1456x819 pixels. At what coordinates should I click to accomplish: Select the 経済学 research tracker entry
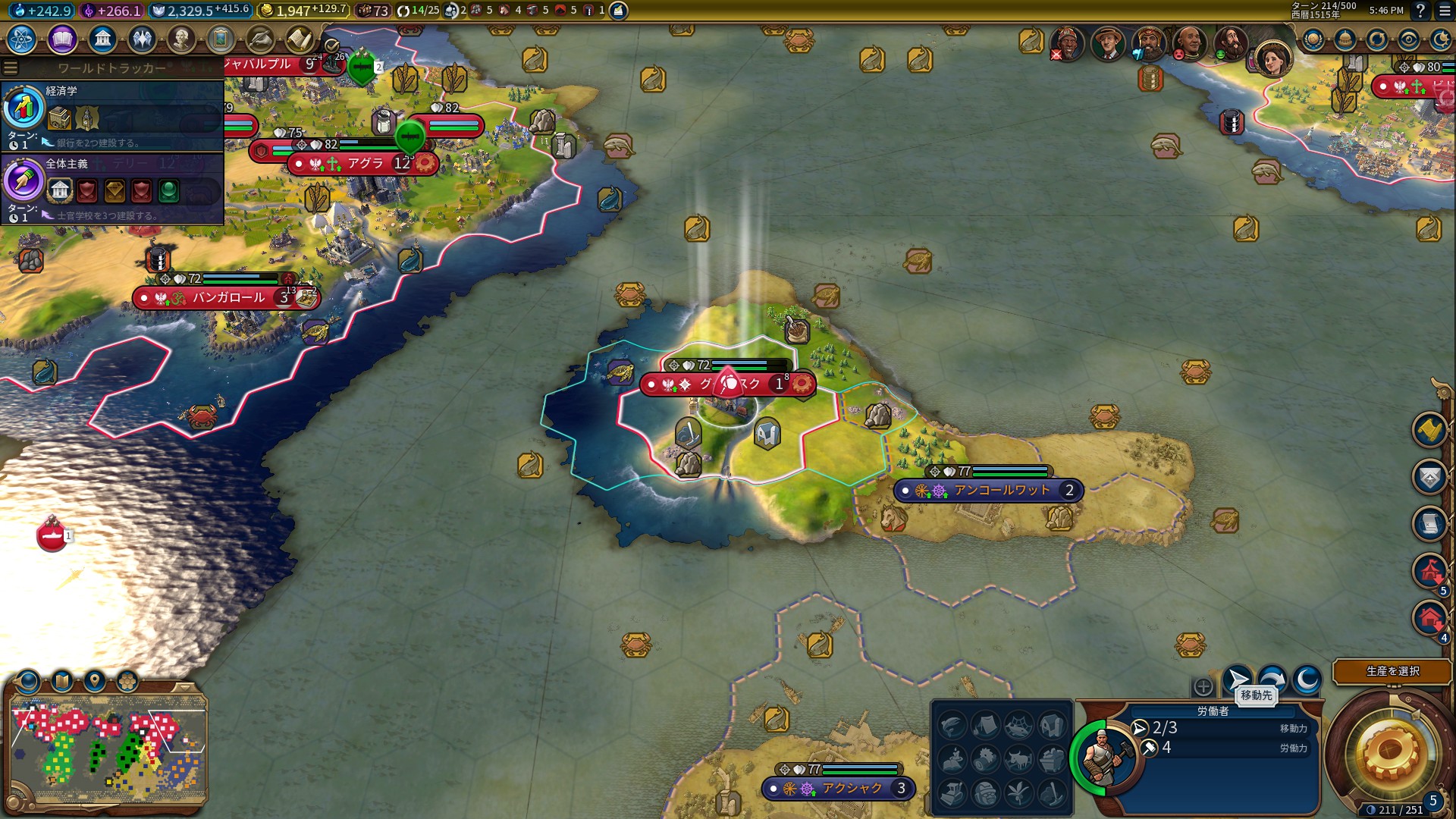coord(112,115)
